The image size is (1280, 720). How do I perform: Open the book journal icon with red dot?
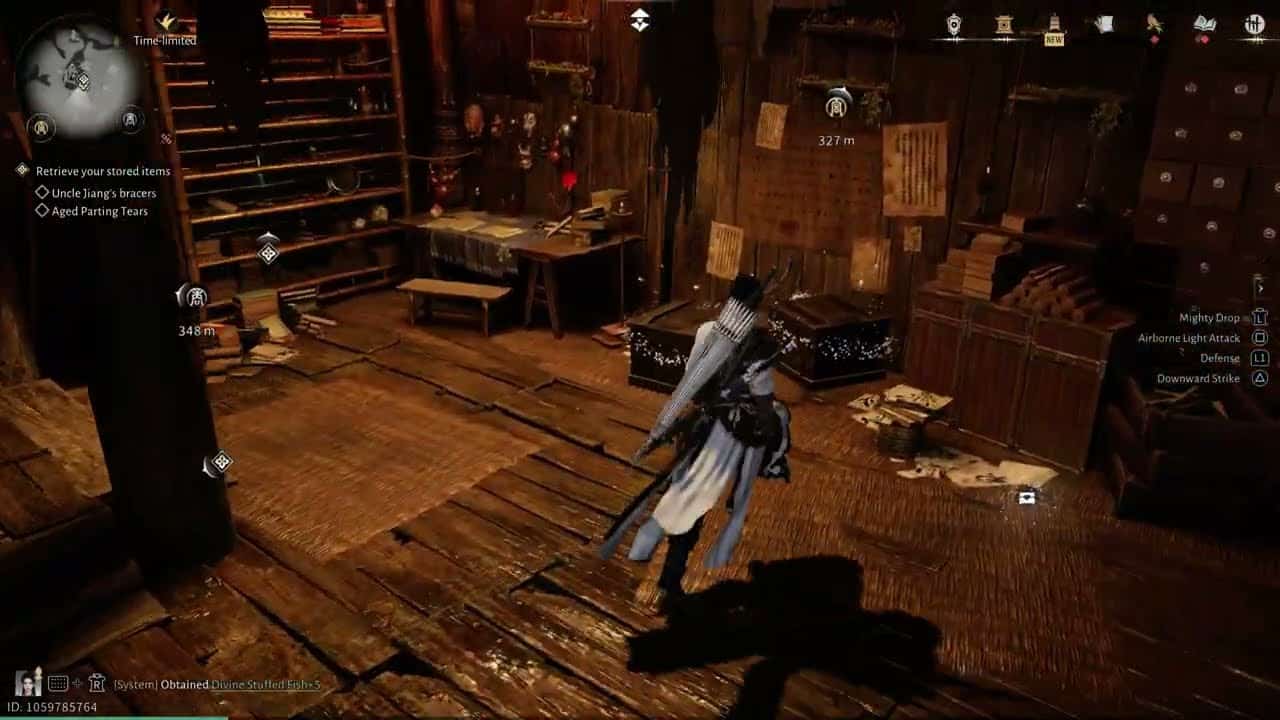pos(1204,22)
